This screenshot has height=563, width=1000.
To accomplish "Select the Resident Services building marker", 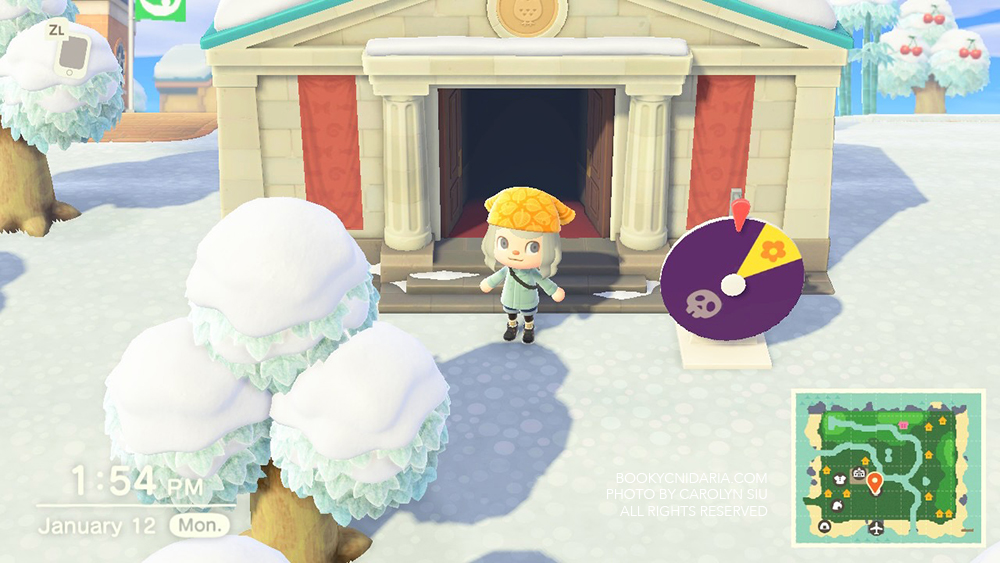I will pos(859,473).
